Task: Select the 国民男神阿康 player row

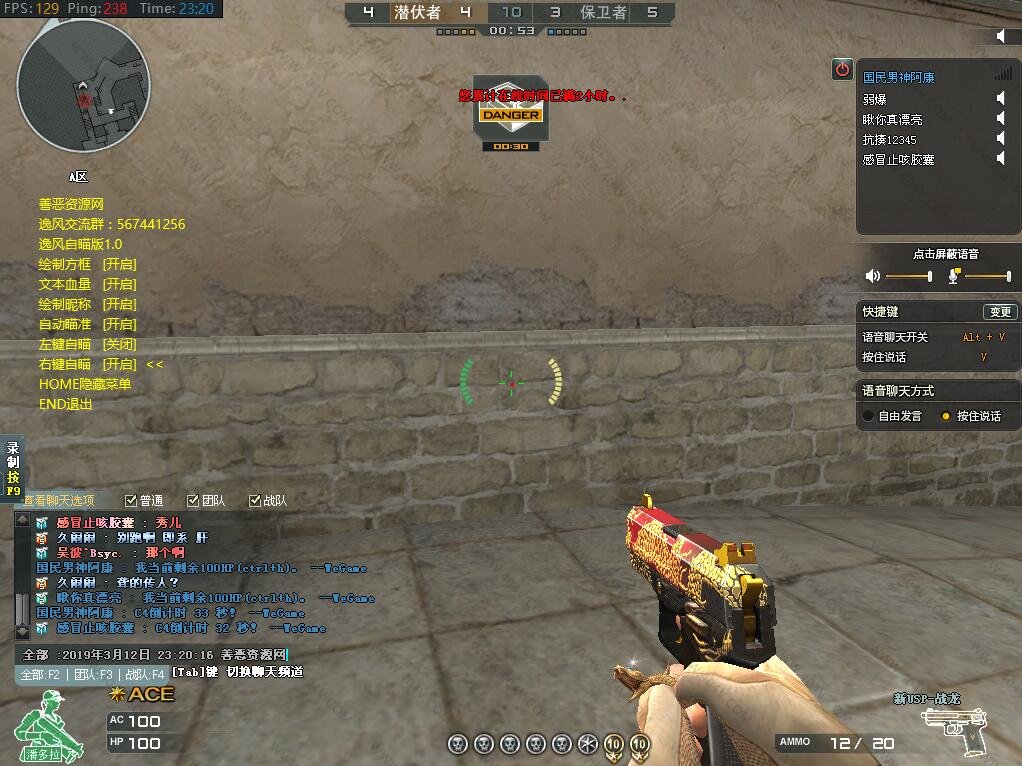Action: point(900,77)
